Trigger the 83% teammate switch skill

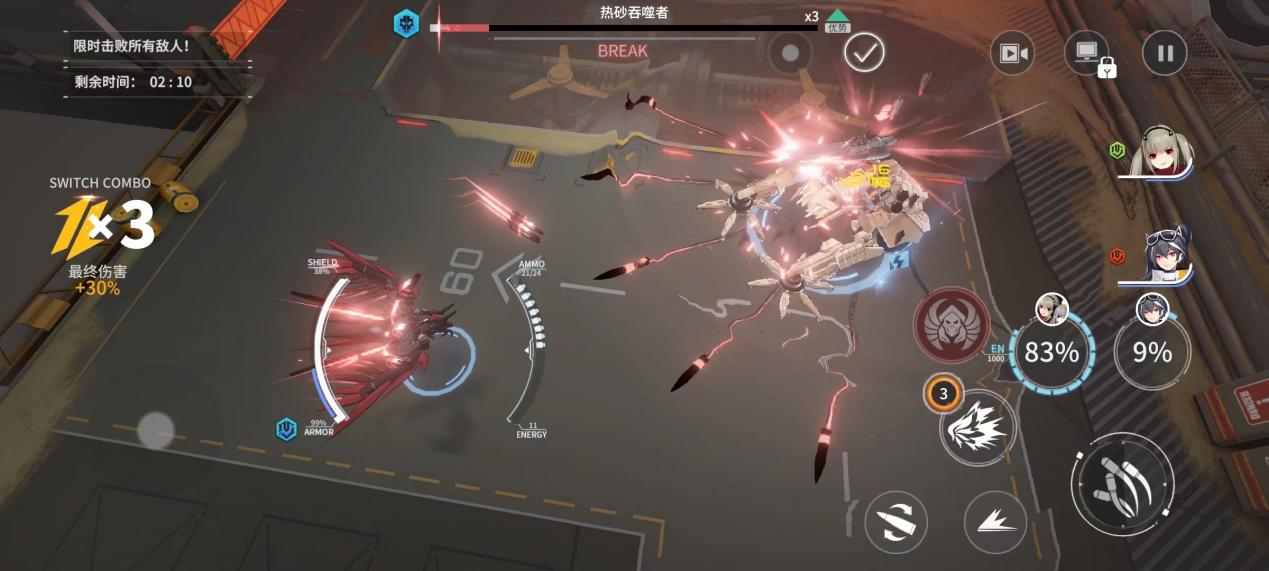[1051, 351]
